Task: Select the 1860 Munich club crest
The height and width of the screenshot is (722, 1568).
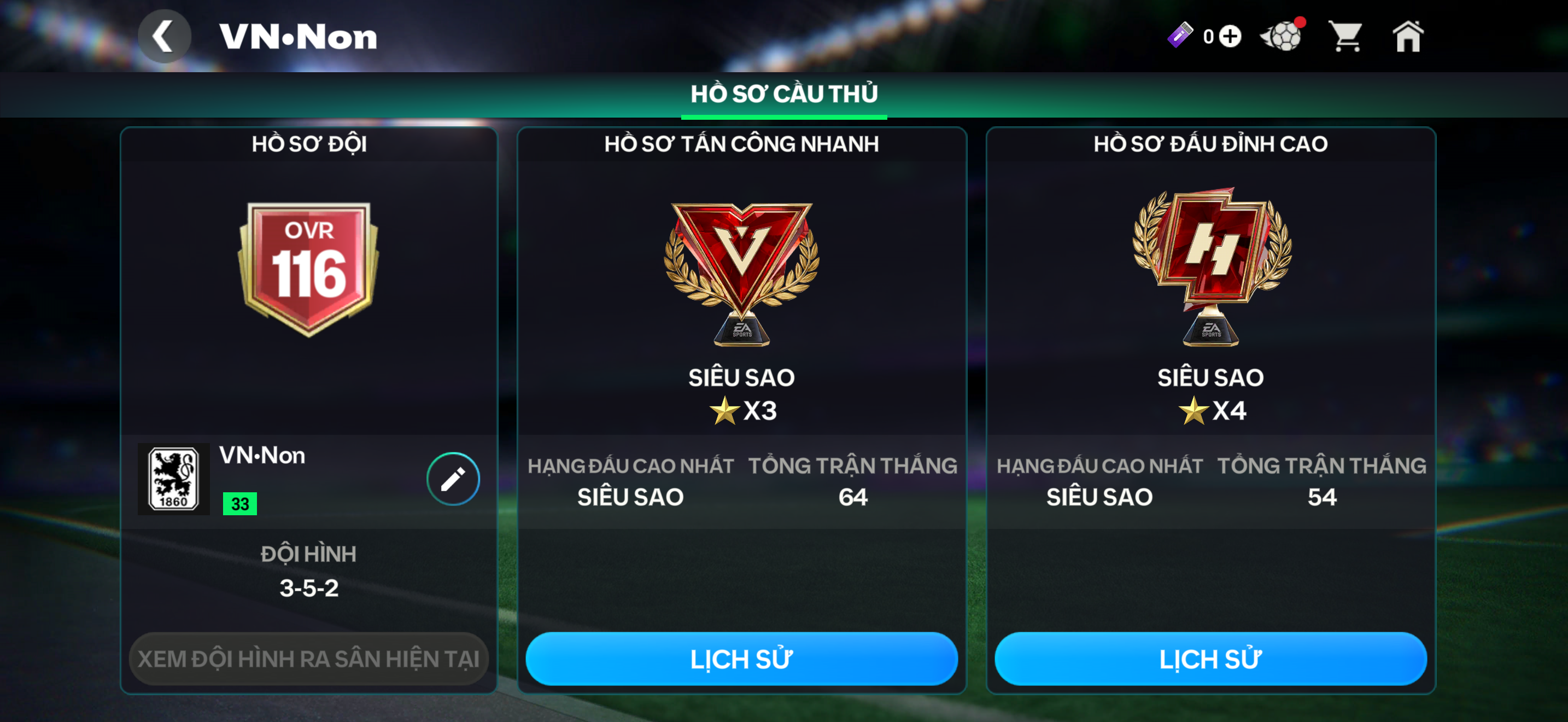Action: pyautogui.click(x=174, y=479)
